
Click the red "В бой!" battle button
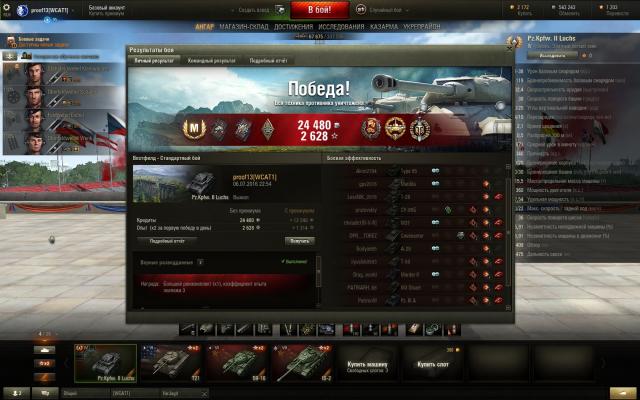click(319, 9)
